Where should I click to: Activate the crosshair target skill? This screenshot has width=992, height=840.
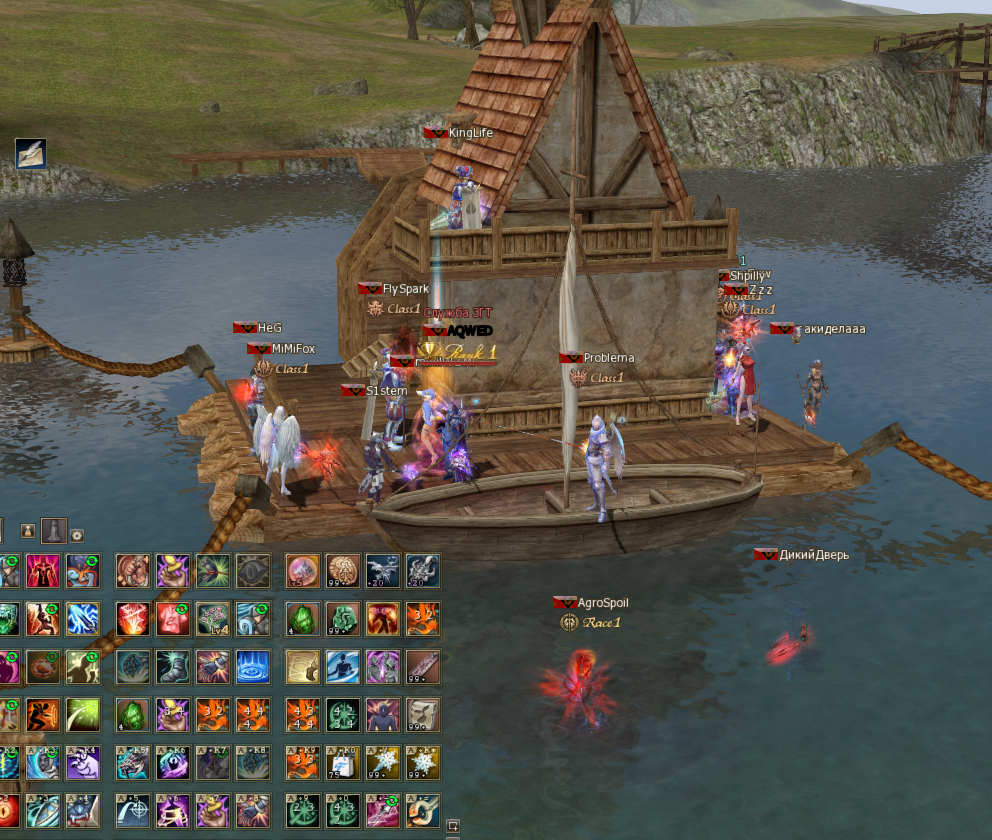[132, 811]
